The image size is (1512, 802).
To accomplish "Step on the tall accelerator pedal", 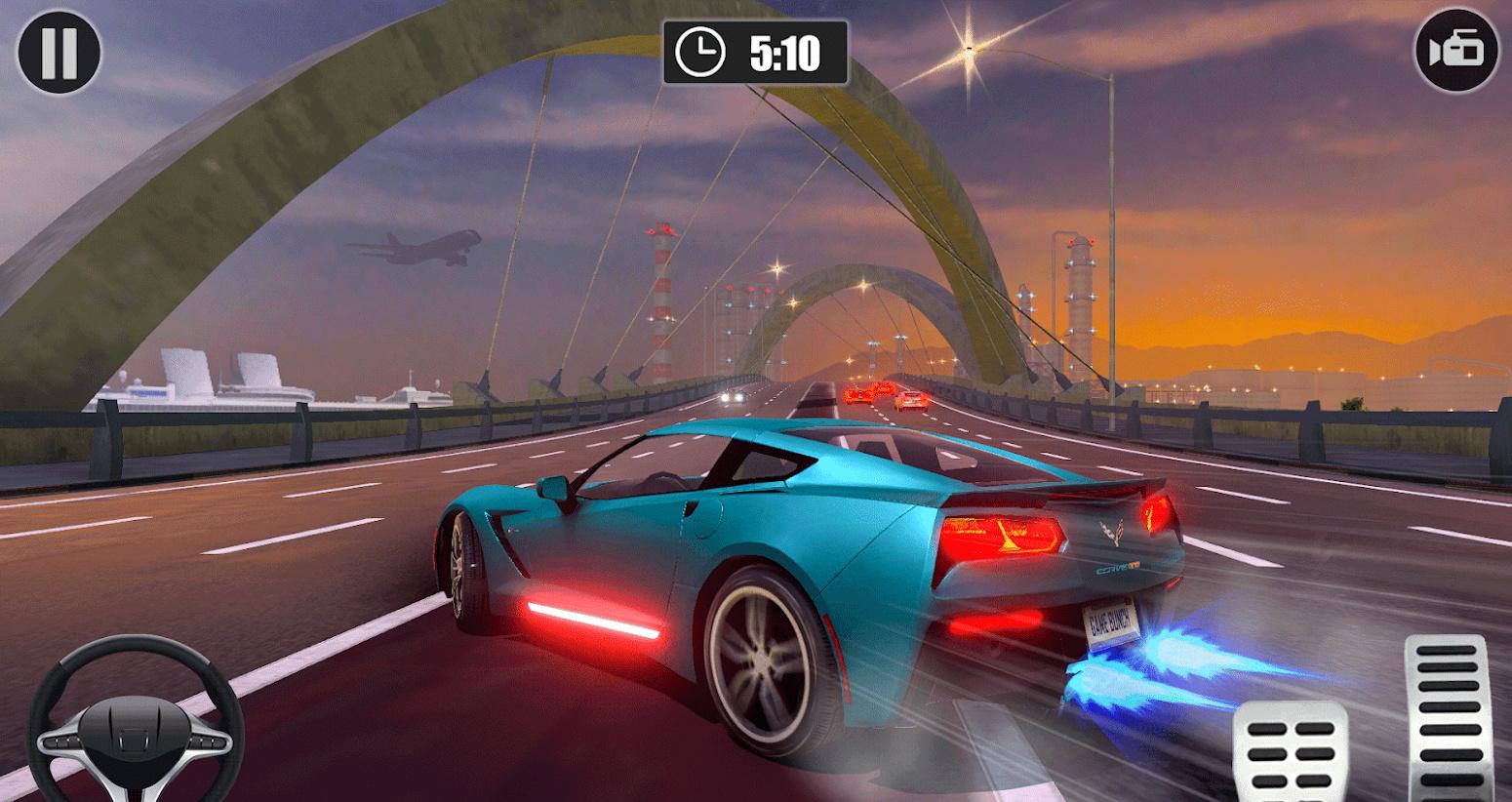I will [x=1447, y=718].
